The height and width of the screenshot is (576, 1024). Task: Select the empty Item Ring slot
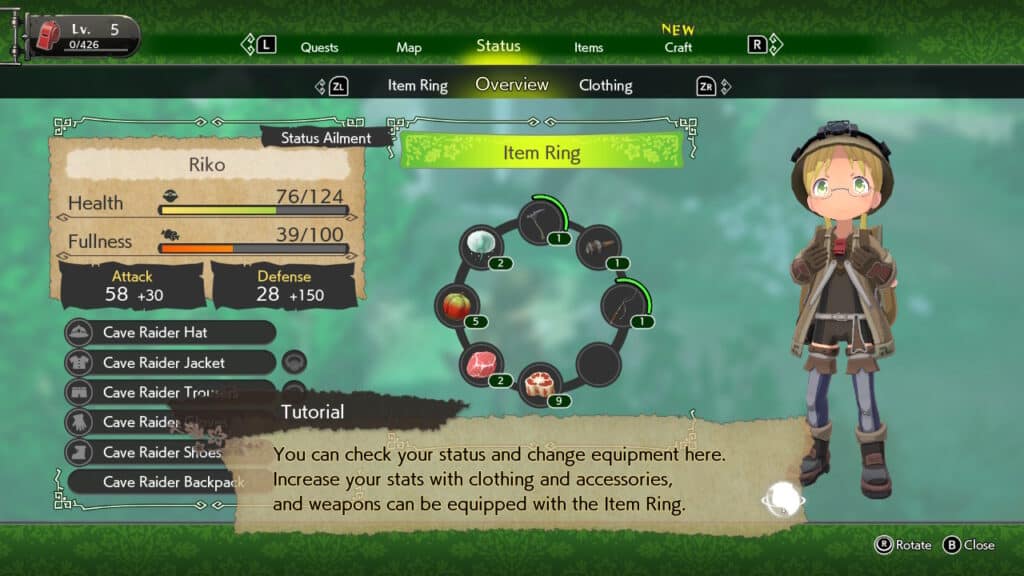coord(600,362)
